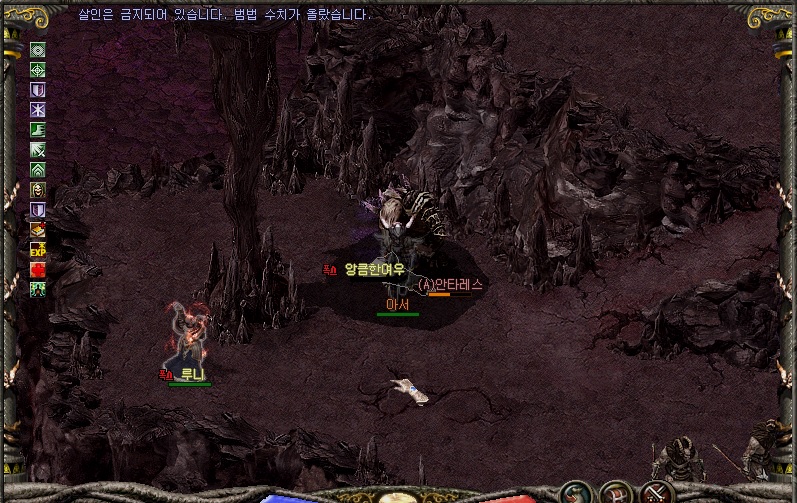Select the green concentric circles buff icon

[38, 49]
